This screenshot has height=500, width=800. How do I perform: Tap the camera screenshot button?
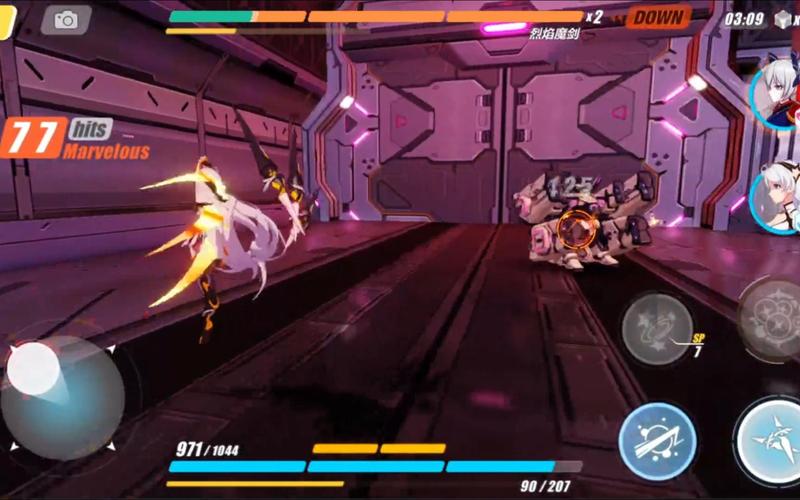66,20
